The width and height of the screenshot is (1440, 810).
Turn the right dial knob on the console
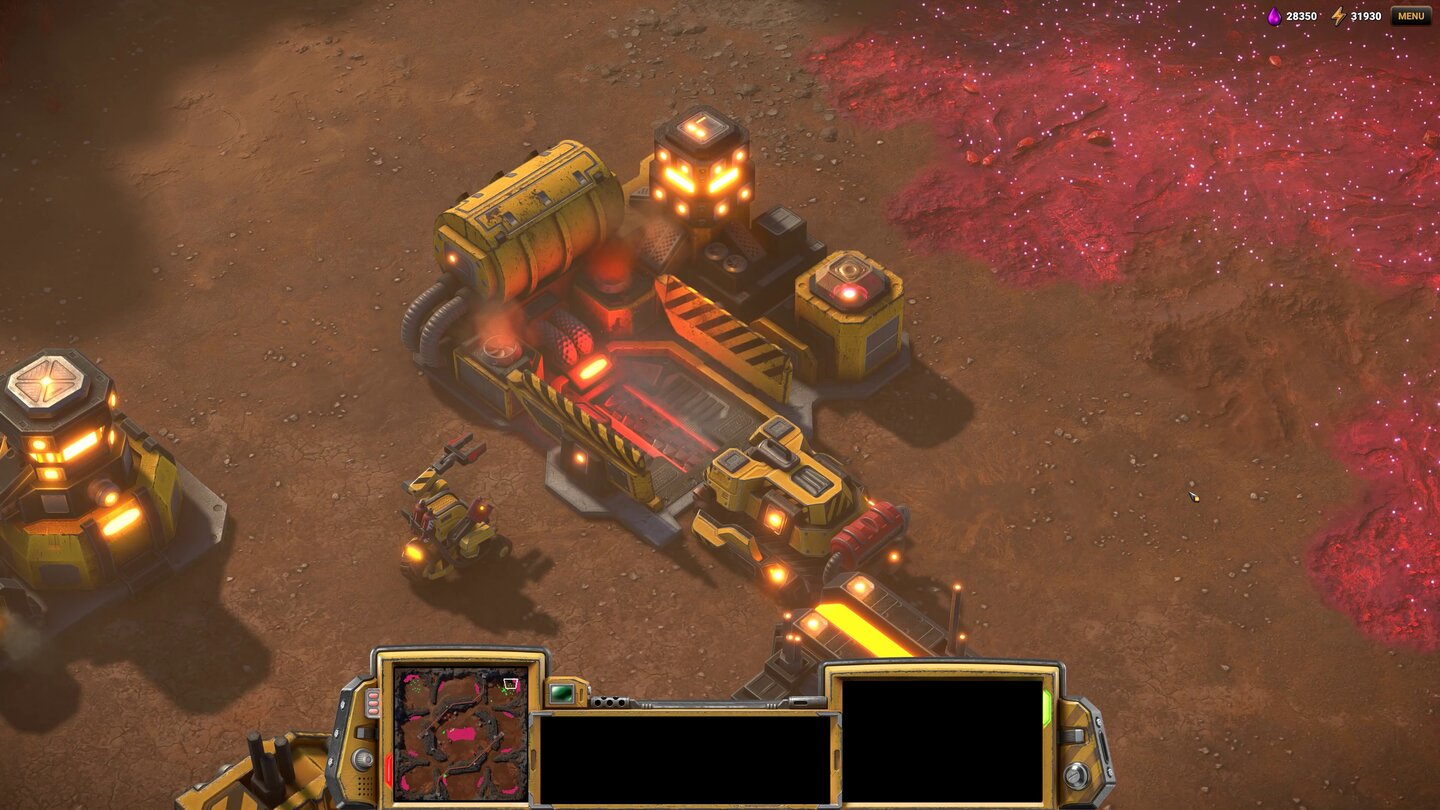coord(1076,773)
